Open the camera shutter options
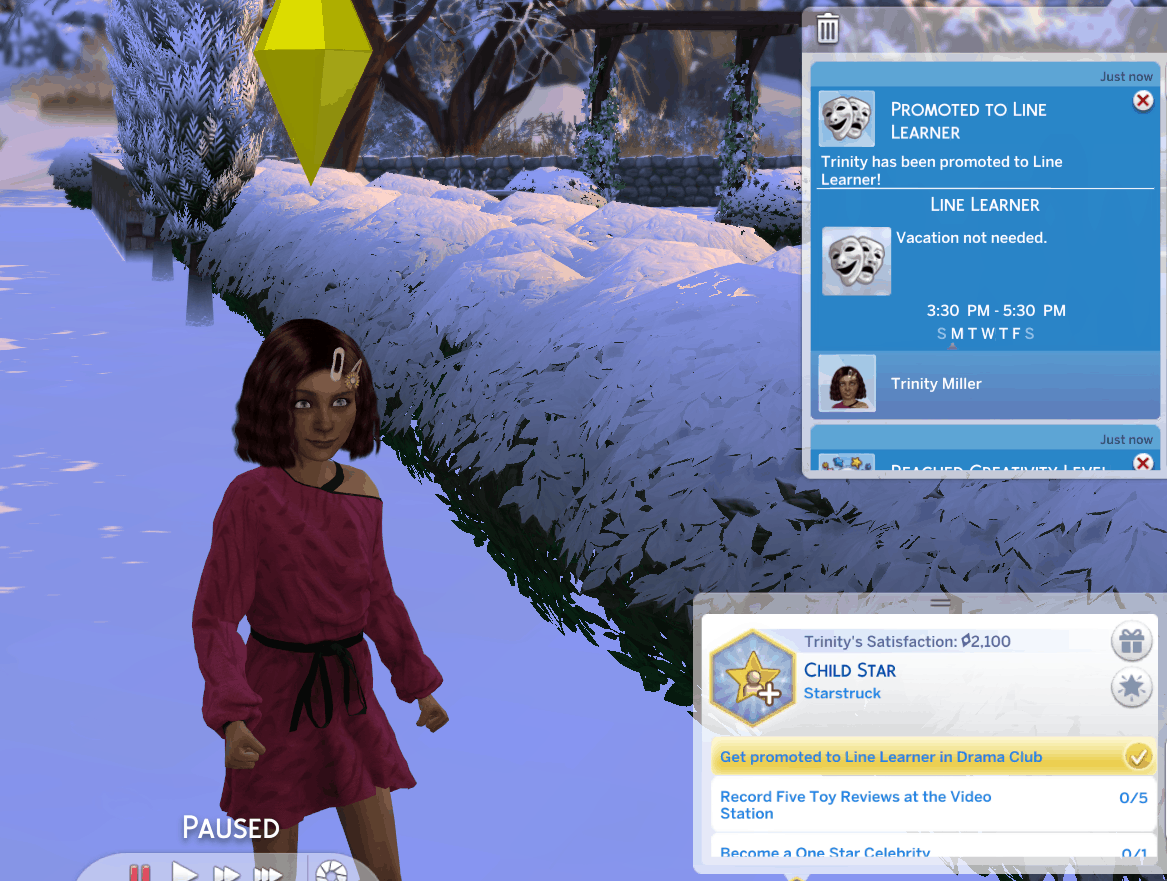 coord(330,872)
